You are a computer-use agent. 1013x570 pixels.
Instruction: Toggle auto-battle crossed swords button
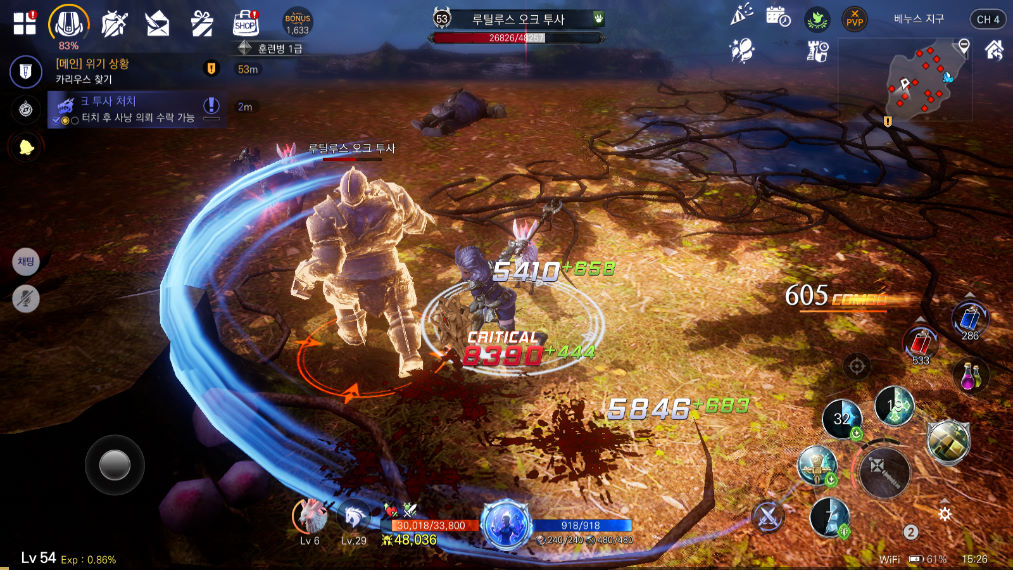(768, 516)
